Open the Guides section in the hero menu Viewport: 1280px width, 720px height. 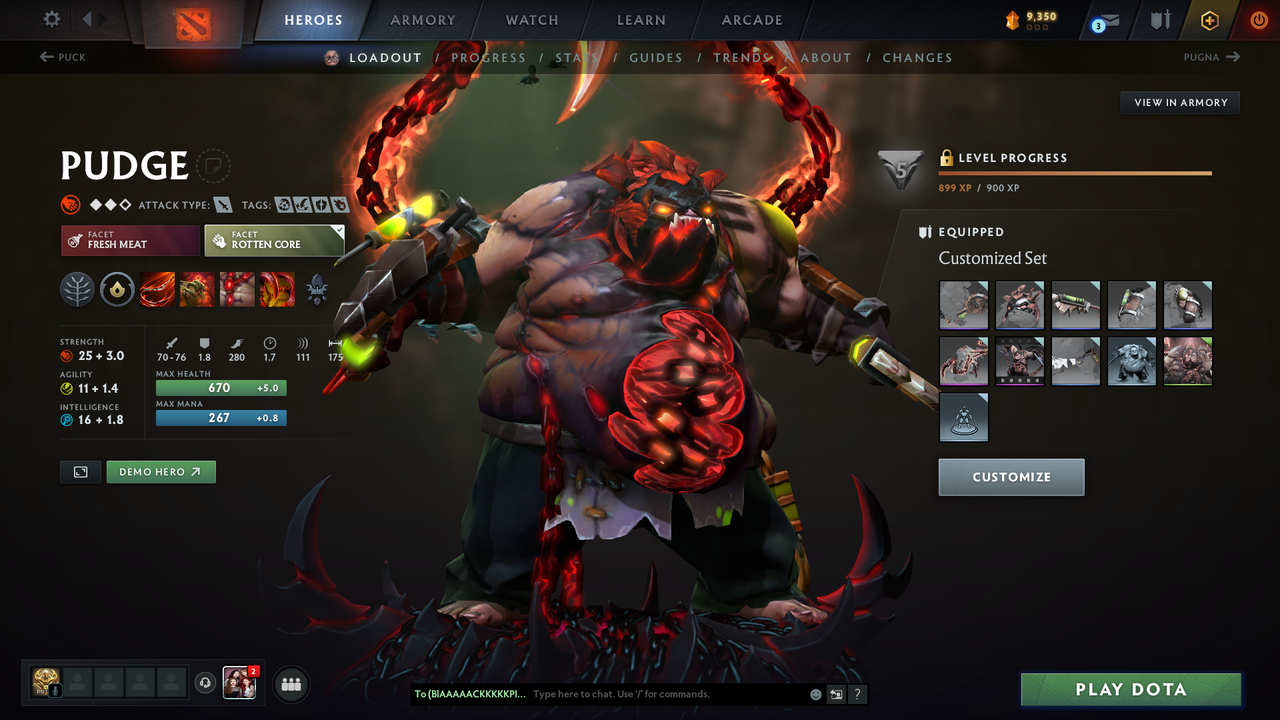tap(656, 57)
